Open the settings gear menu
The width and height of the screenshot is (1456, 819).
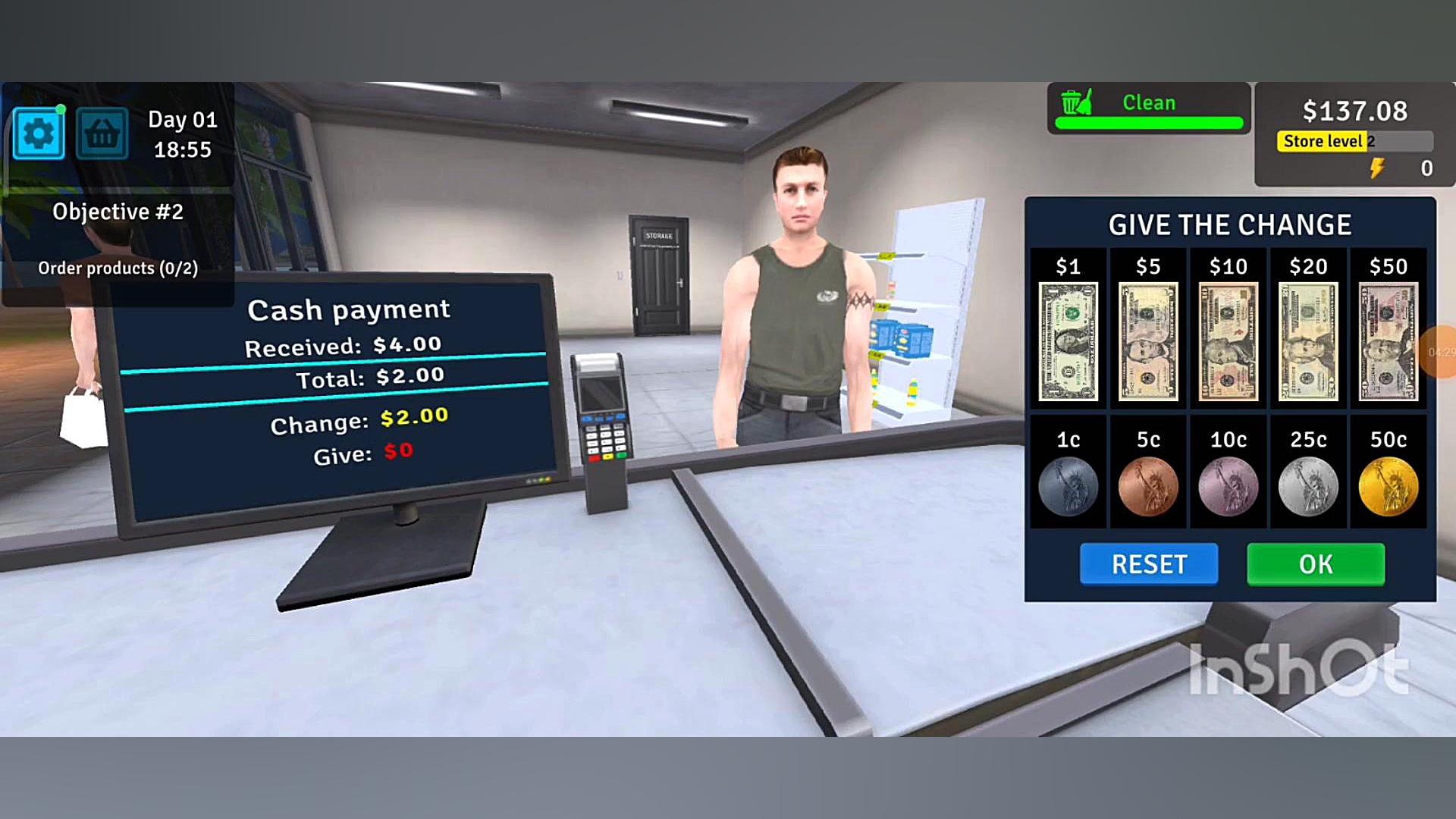39,134
